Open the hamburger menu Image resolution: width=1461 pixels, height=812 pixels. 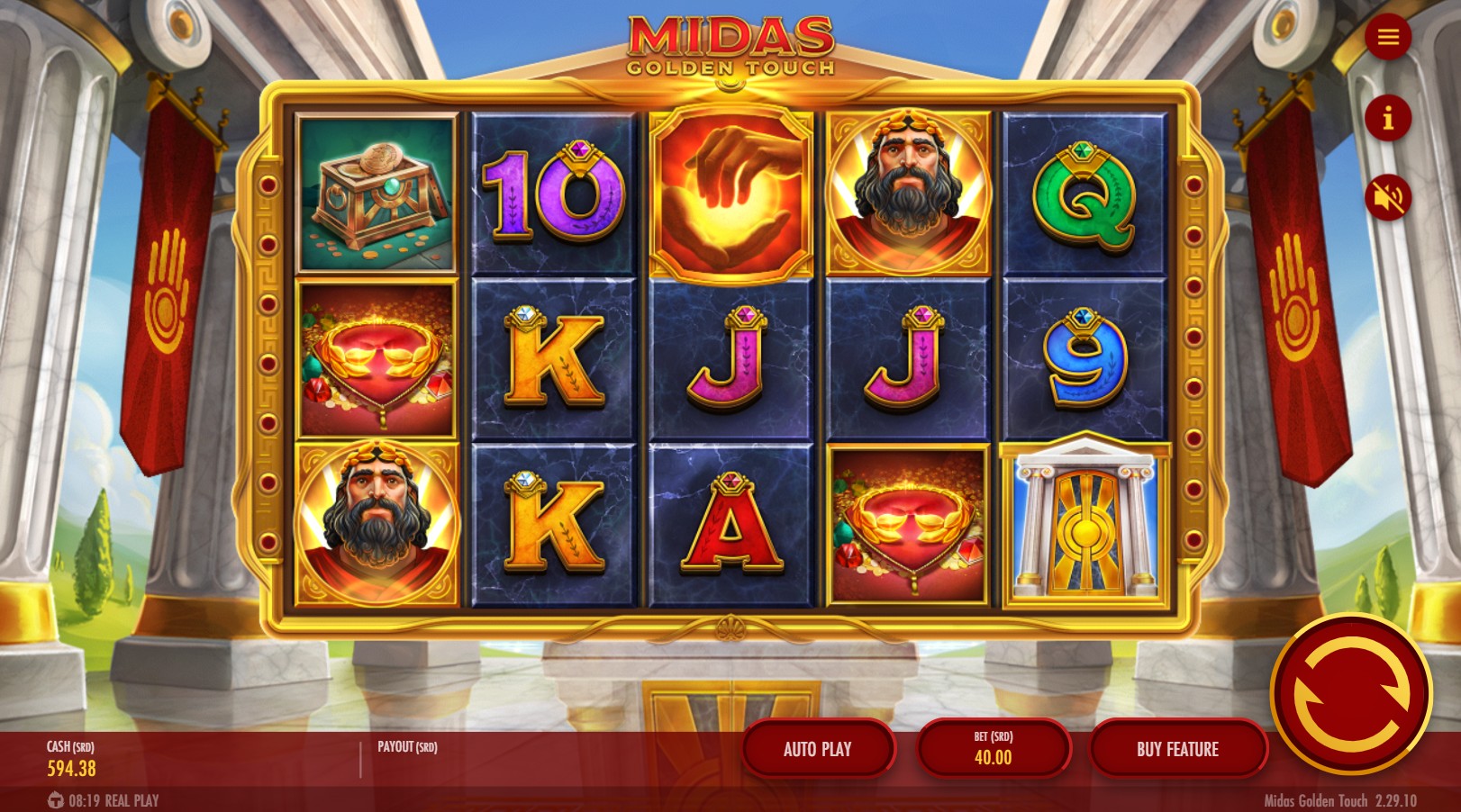coord(1387,36)
